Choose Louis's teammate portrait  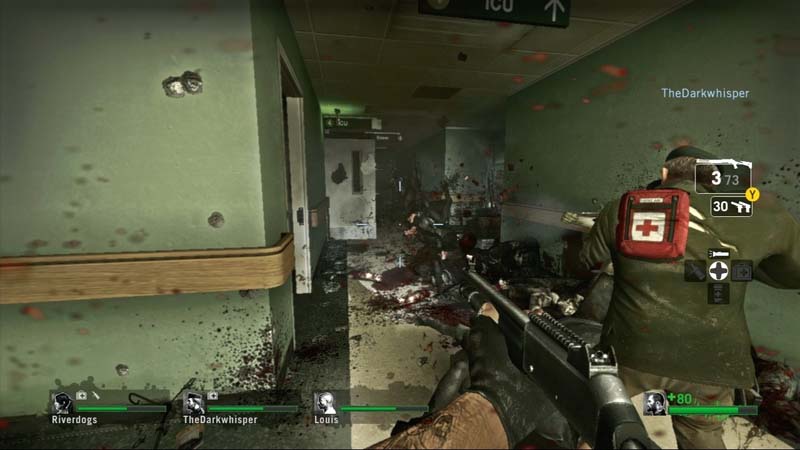tap(325, 404)
